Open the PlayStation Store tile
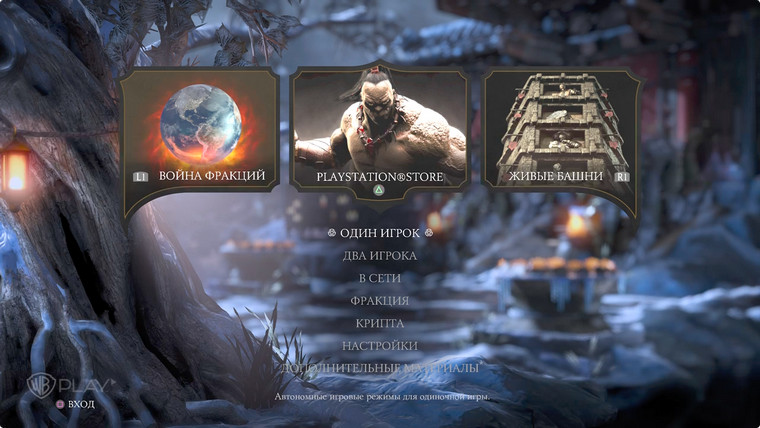 [x=379, y=130]
